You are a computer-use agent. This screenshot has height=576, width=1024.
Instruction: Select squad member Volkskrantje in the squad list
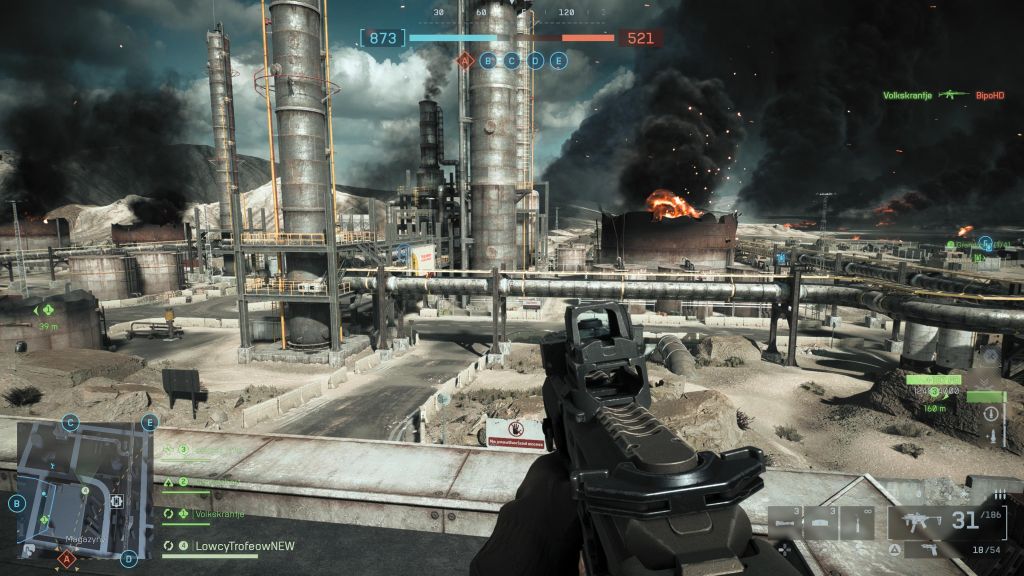point(207,515)
